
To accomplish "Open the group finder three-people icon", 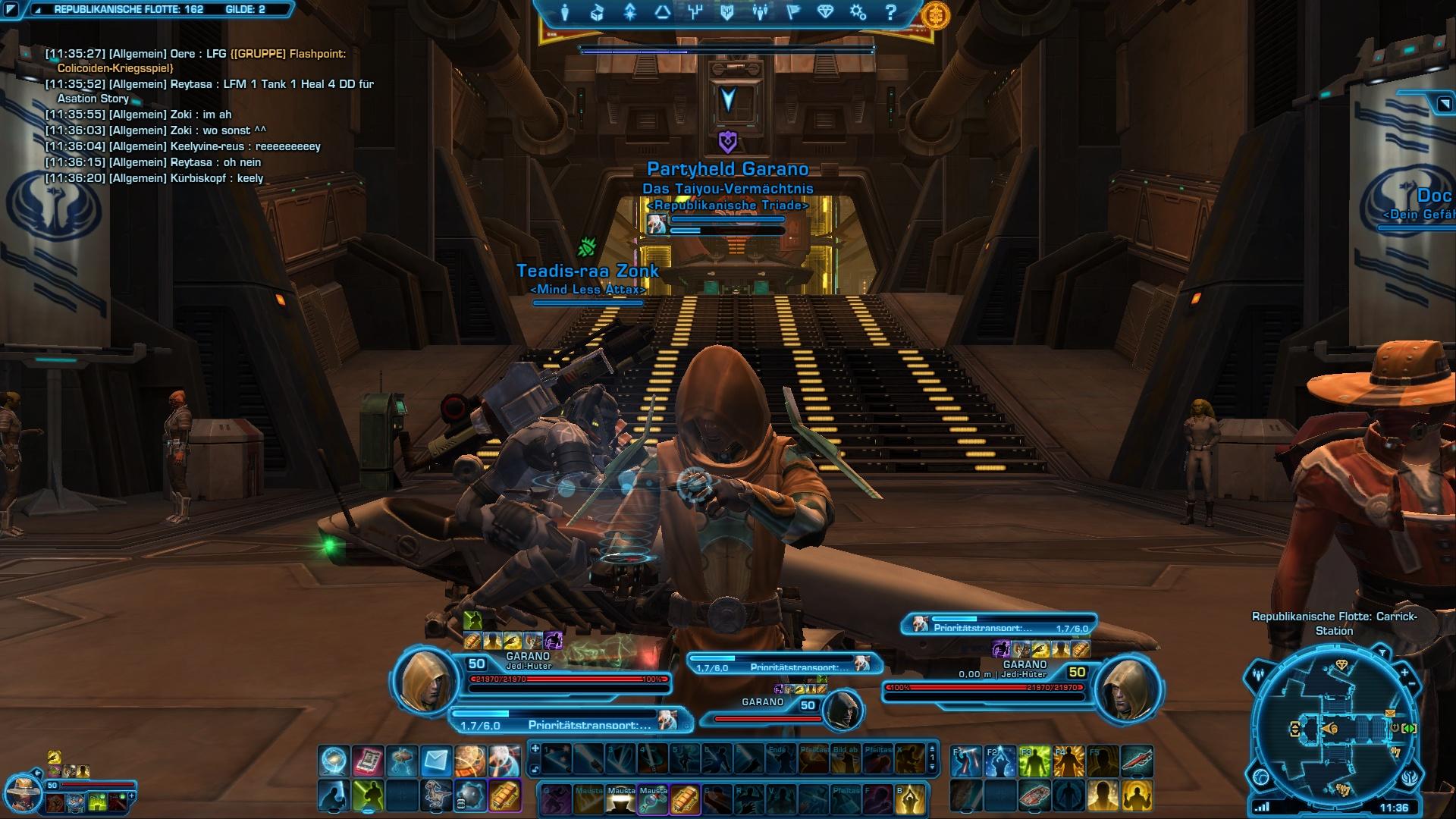I will point(760,13).
